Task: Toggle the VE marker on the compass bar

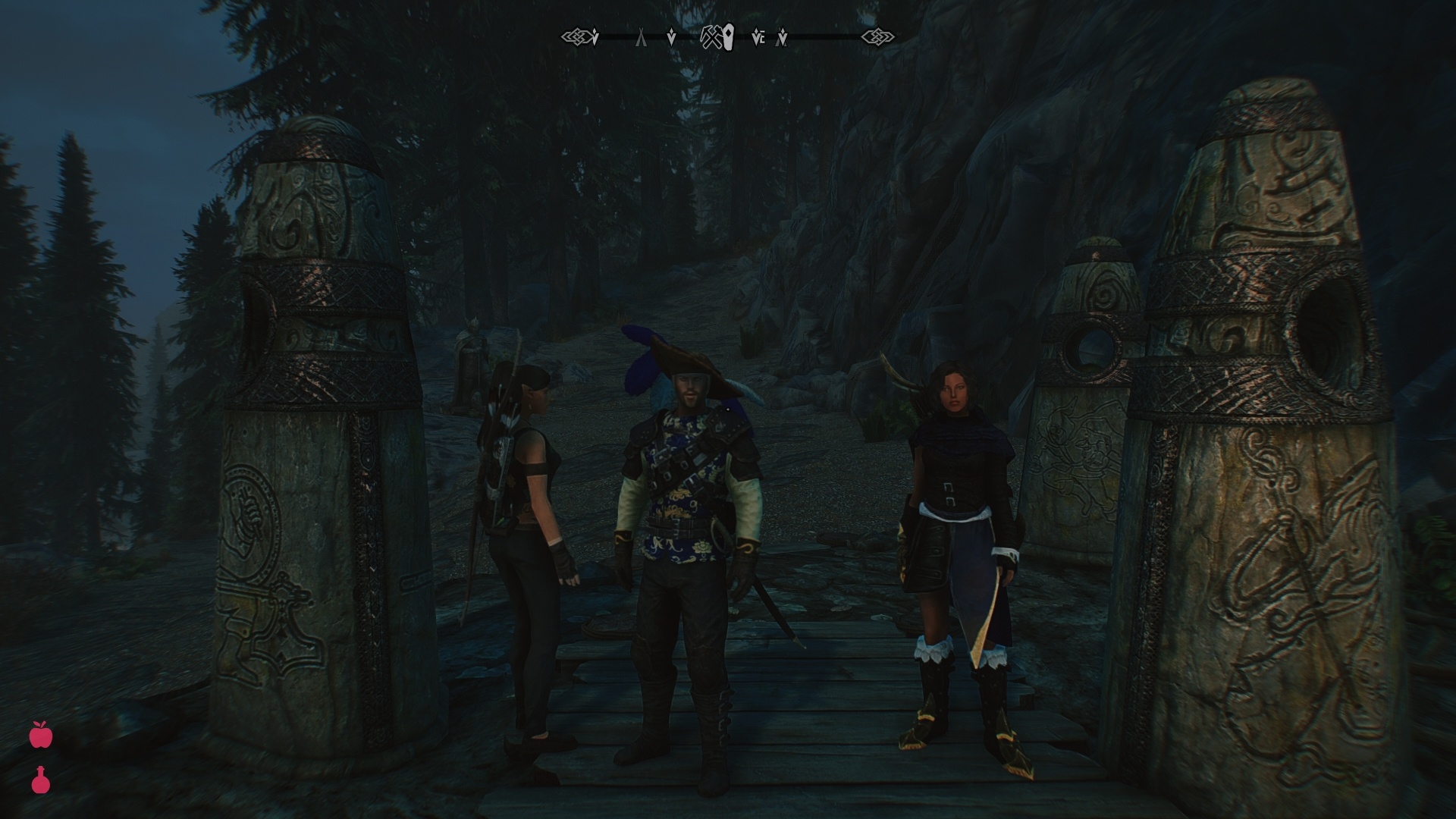Action: (x=758, y=36)
